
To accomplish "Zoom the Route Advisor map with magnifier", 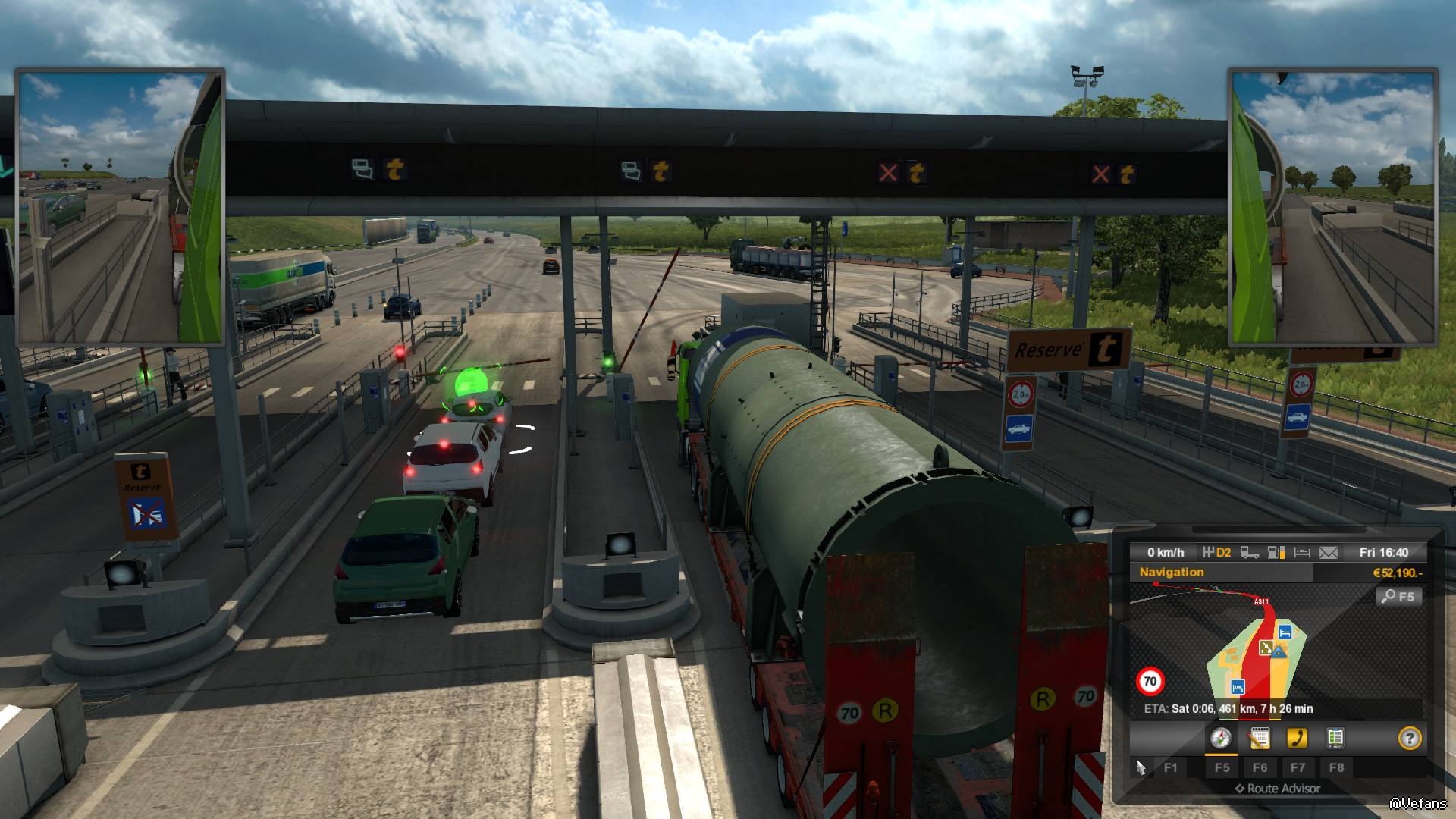I will click(x=1398, y=597).
